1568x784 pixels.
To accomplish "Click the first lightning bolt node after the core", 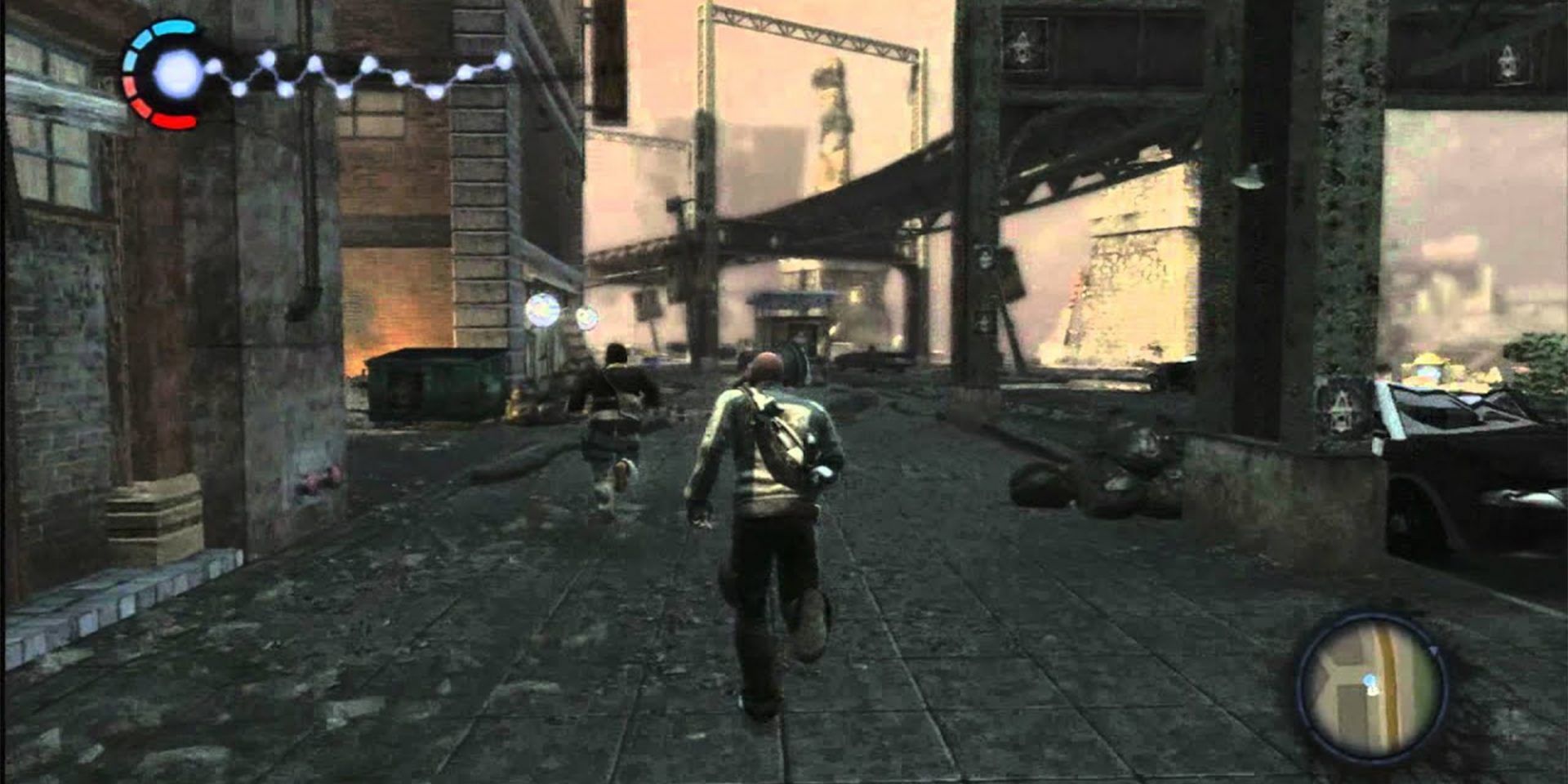I will 214,67.
